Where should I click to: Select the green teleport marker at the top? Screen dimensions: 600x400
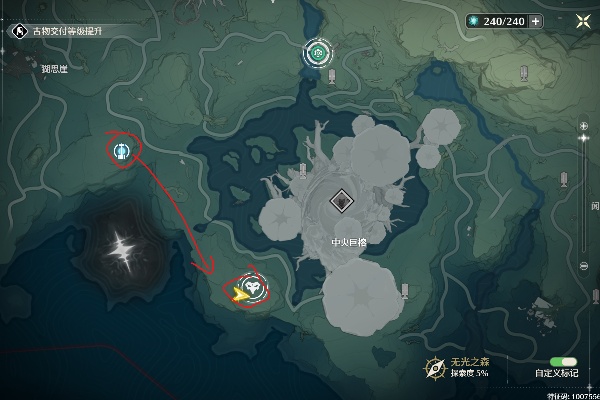(x=318, y=52)
